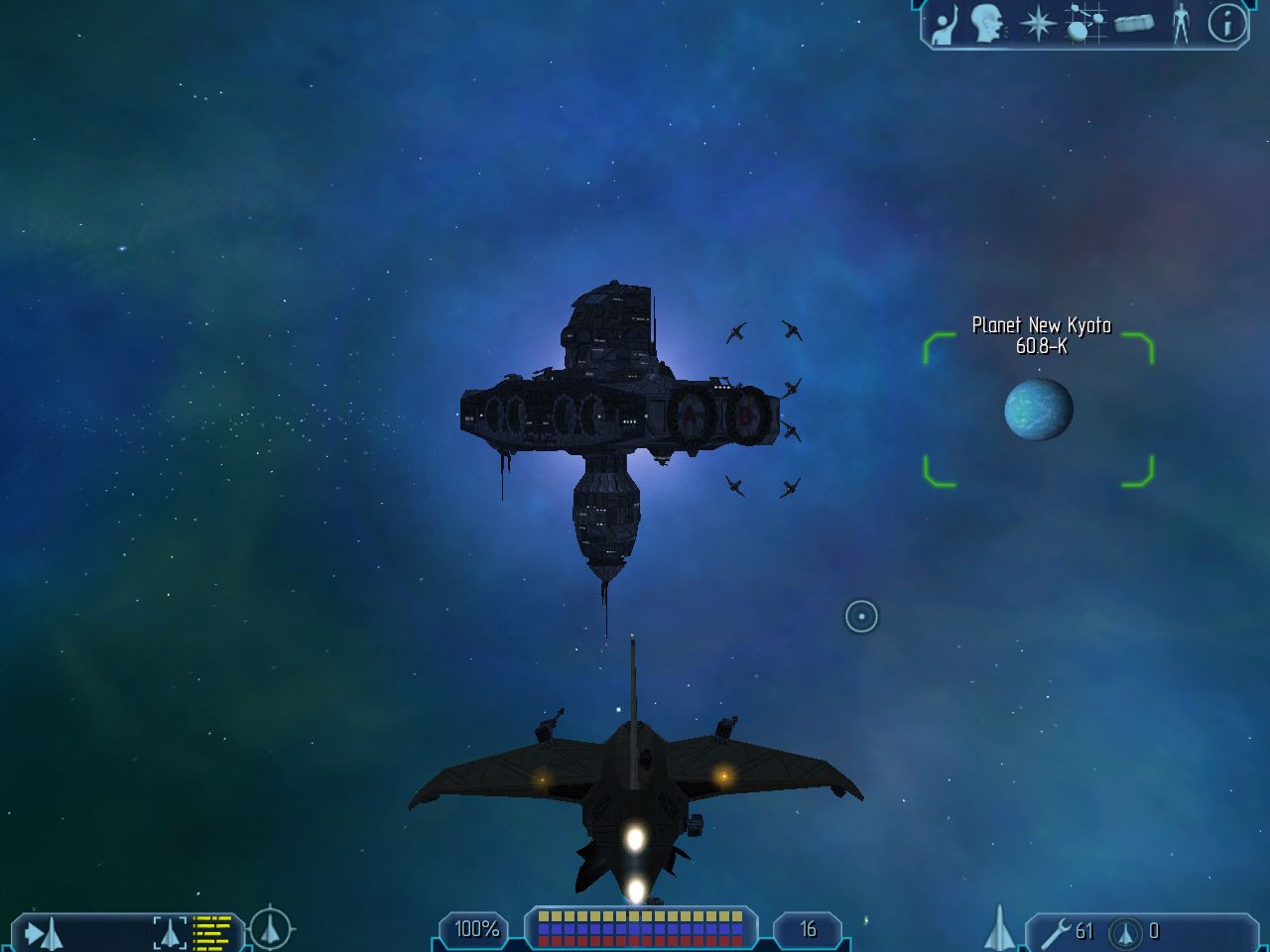Open the information "i" icon
Viewport: 1270px width, 952px height.
point(1227,23)
